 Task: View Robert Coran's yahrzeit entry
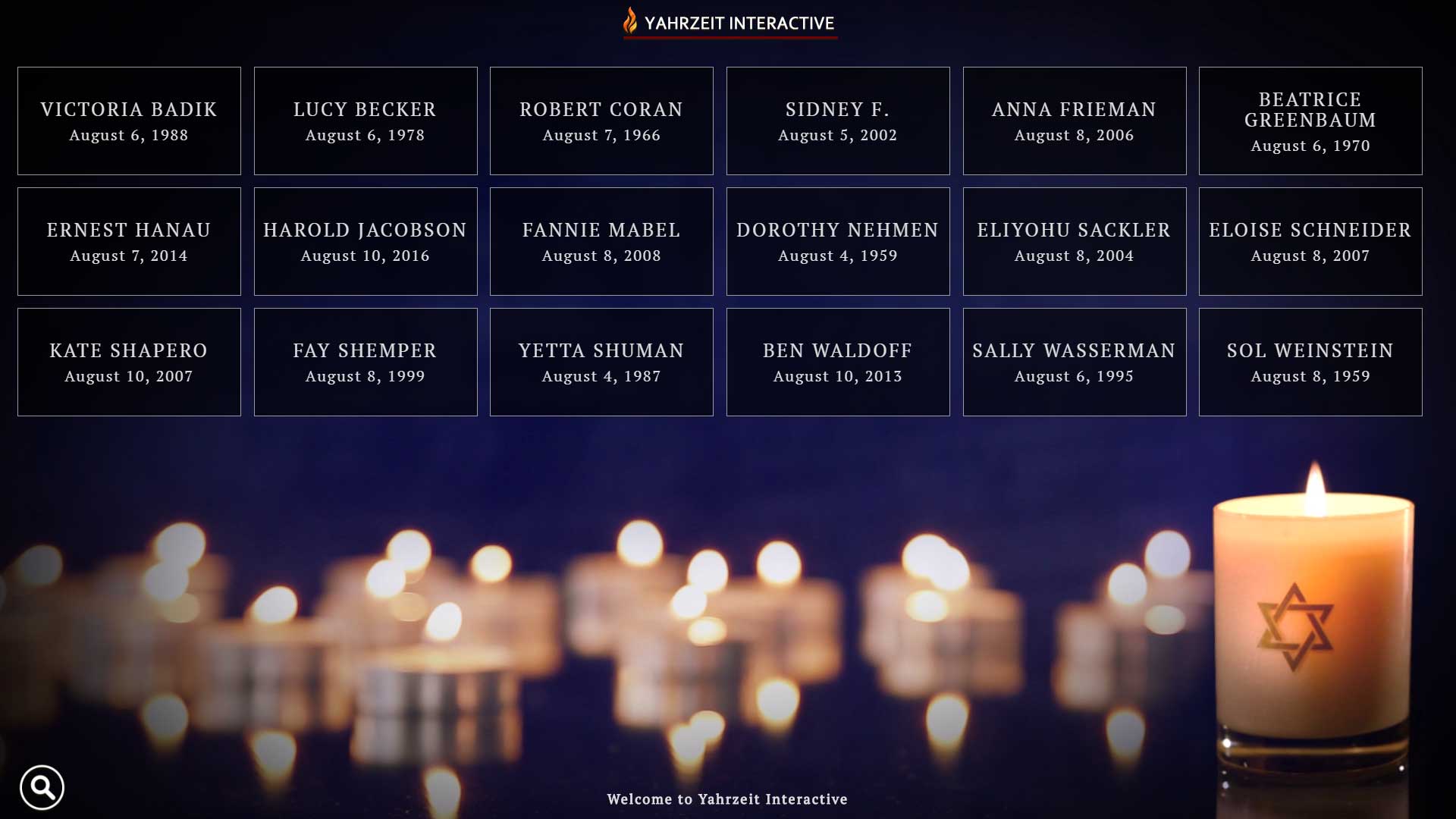click(x=601, y=121)
